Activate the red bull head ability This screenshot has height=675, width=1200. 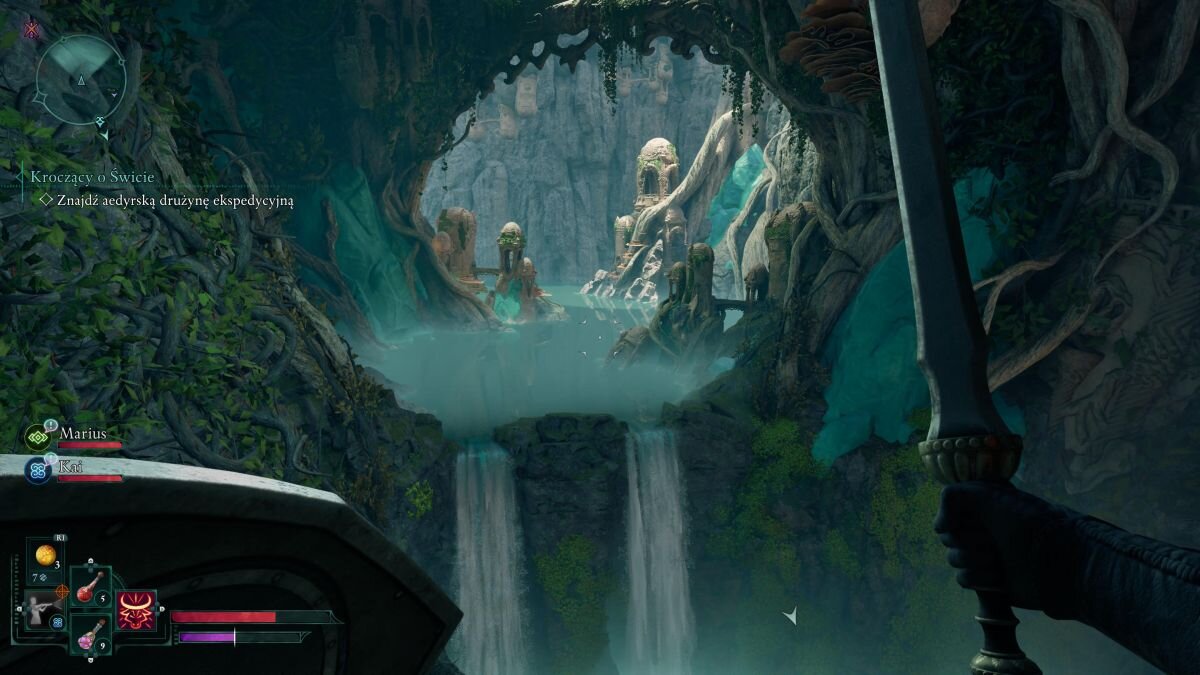click(136, 610)
